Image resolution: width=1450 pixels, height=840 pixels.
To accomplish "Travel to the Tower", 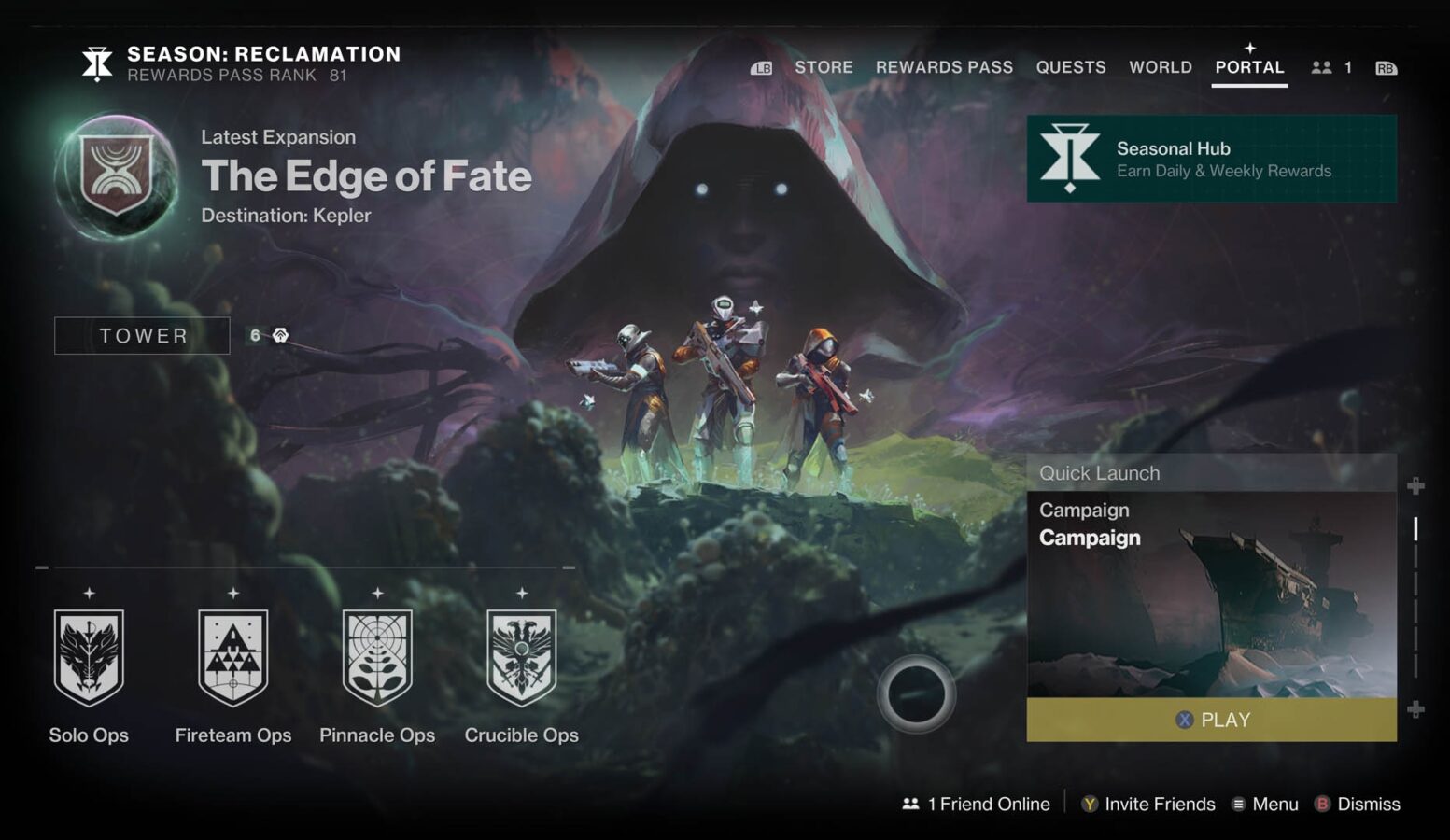I will (142, 335).
